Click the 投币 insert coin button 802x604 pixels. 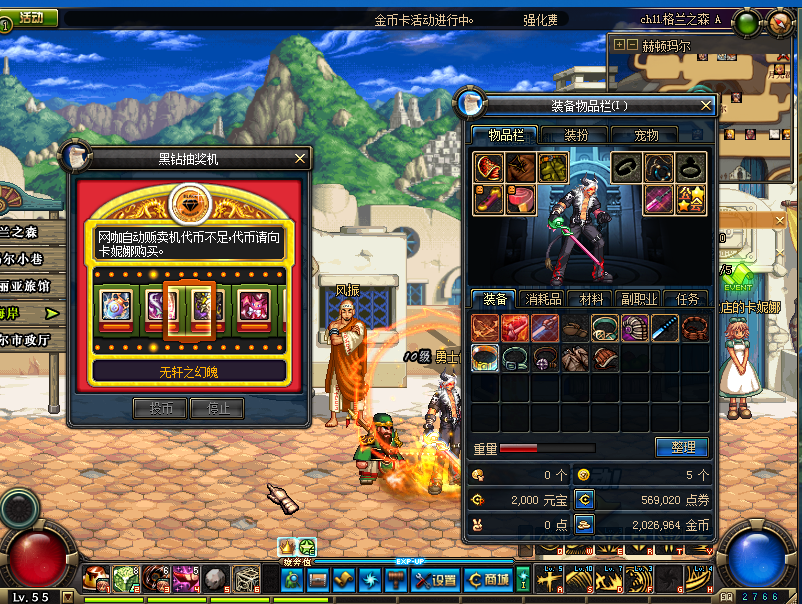pos(160,408)
